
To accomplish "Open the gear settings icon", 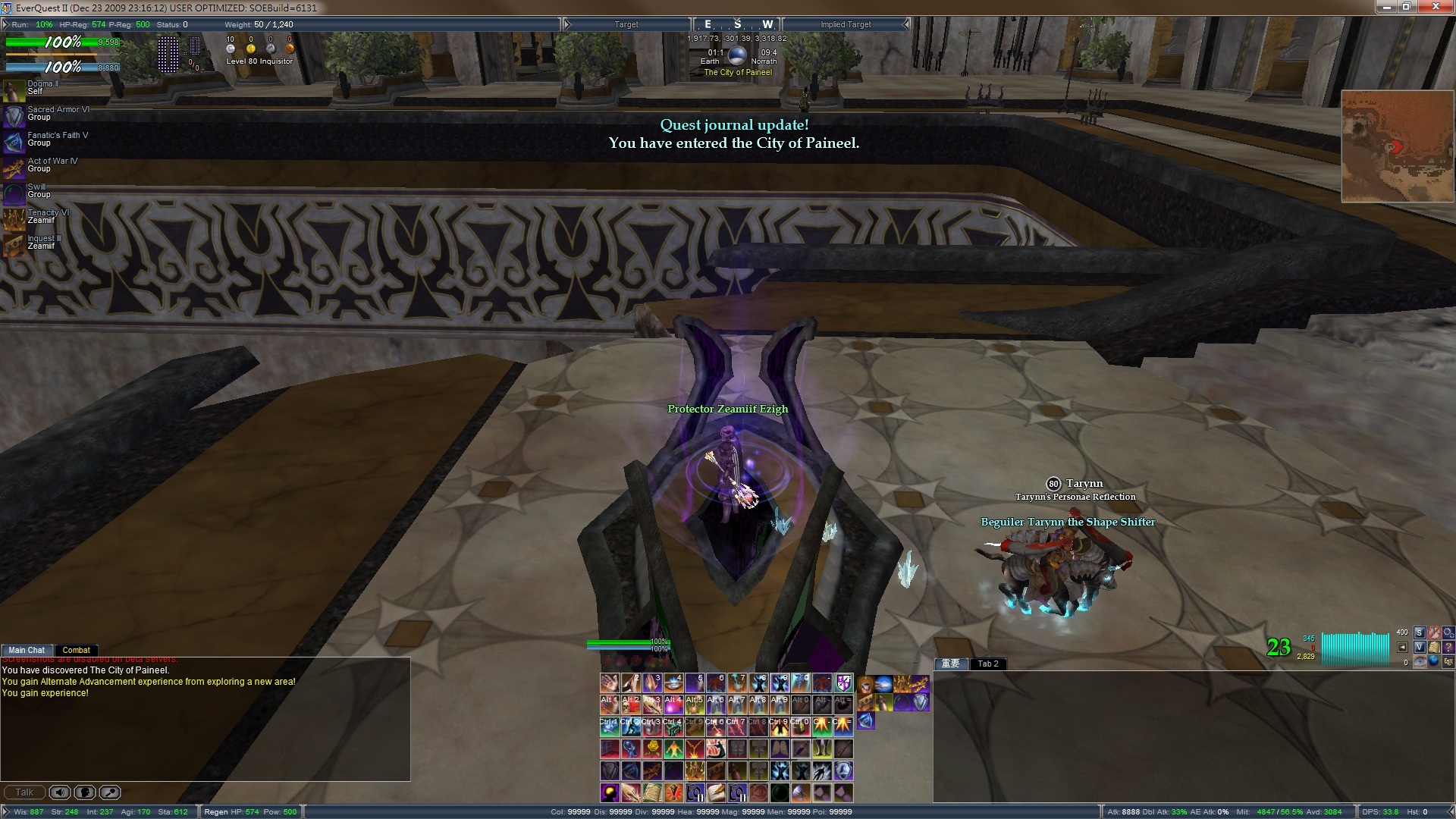I will coord(1448,632).
